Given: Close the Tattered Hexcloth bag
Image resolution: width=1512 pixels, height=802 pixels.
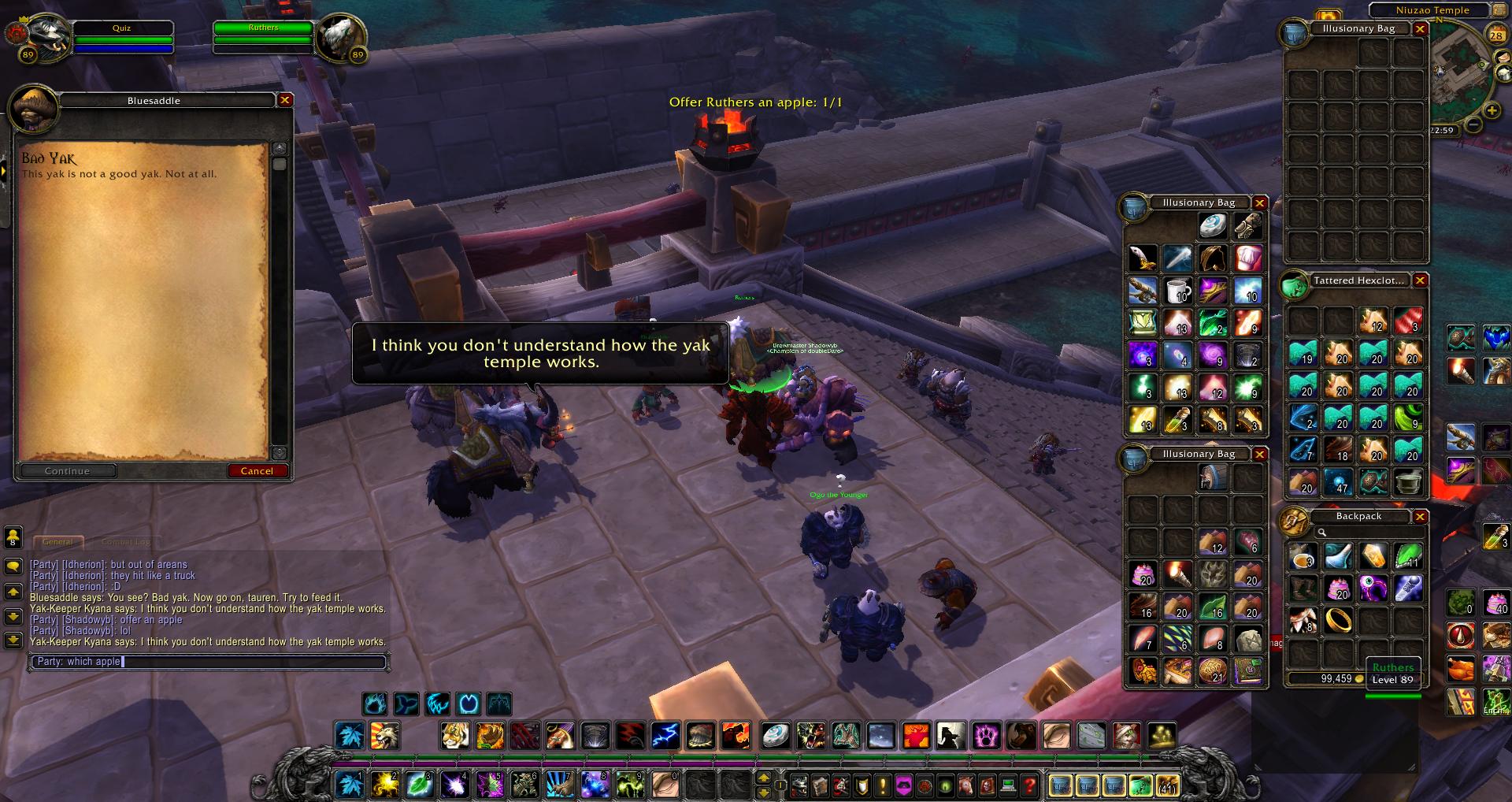Looking at the screenshot, I should (1420, 280).
